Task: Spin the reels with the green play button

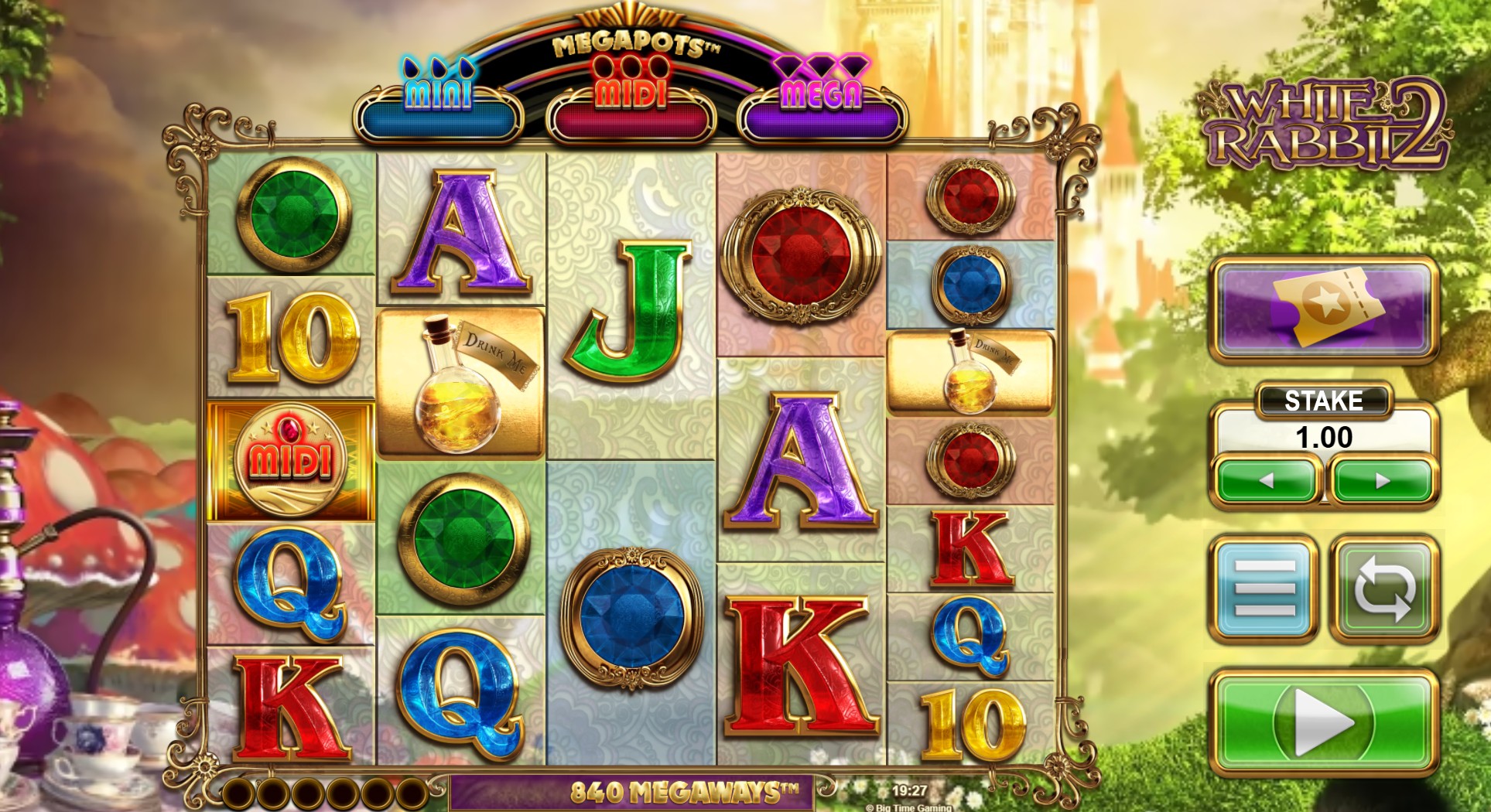Action: 1323,722
